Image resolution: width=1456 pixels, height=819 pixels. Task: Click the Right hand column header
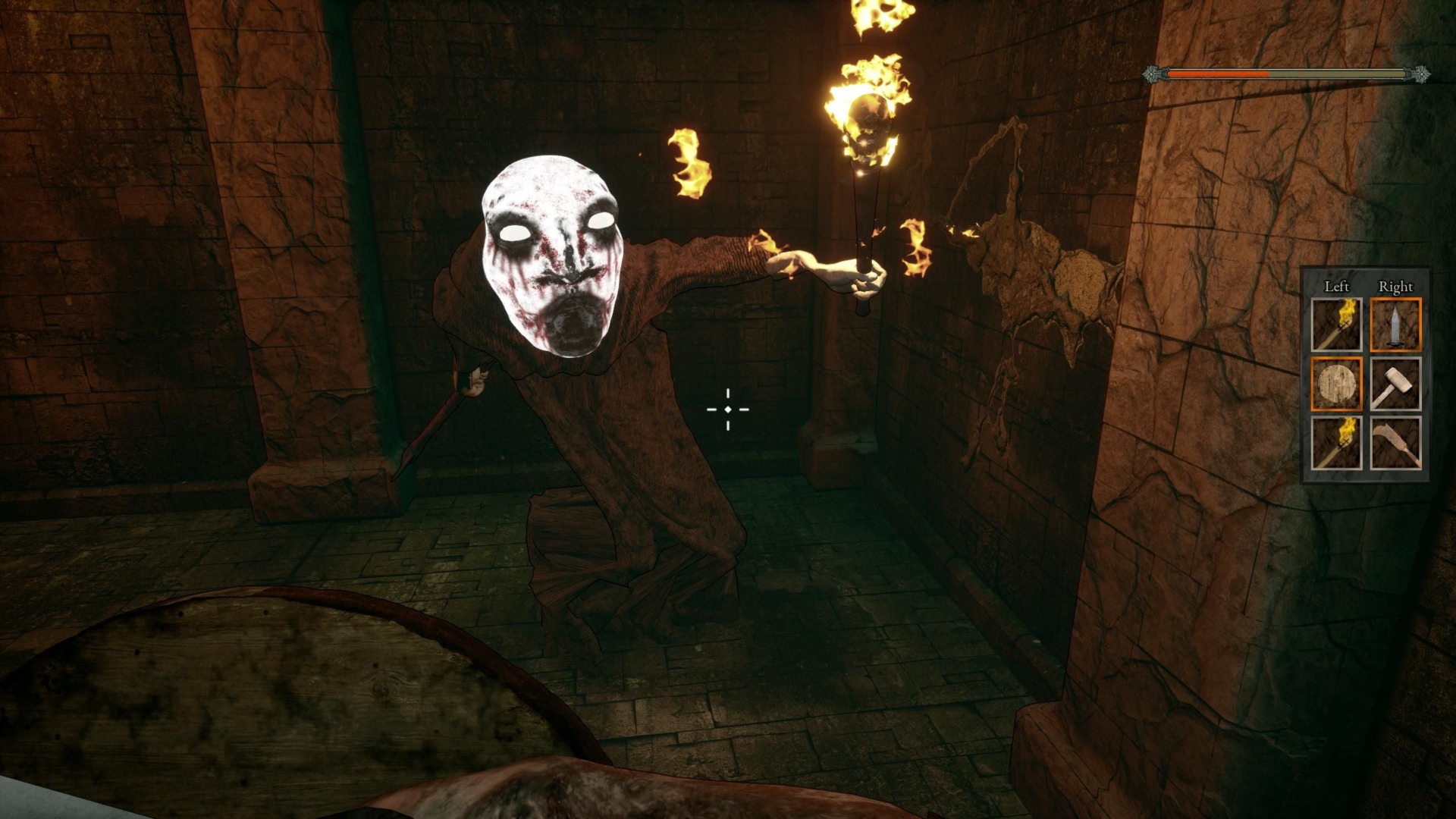[x=1396, y=287]
